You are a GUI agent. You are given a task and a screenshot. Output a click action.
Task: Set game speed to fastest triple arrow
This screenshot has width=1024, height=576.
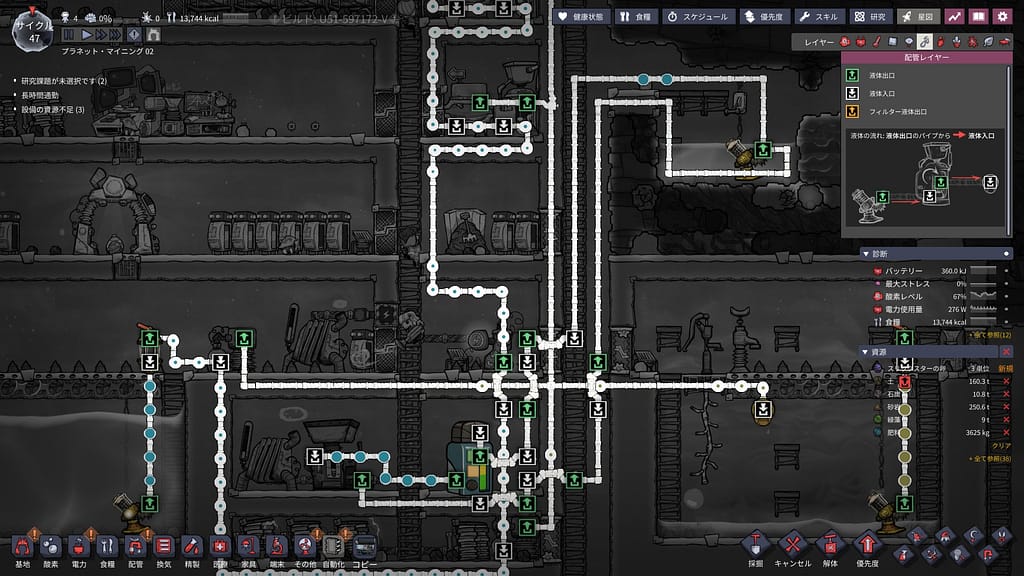click(x=113, y=35)
